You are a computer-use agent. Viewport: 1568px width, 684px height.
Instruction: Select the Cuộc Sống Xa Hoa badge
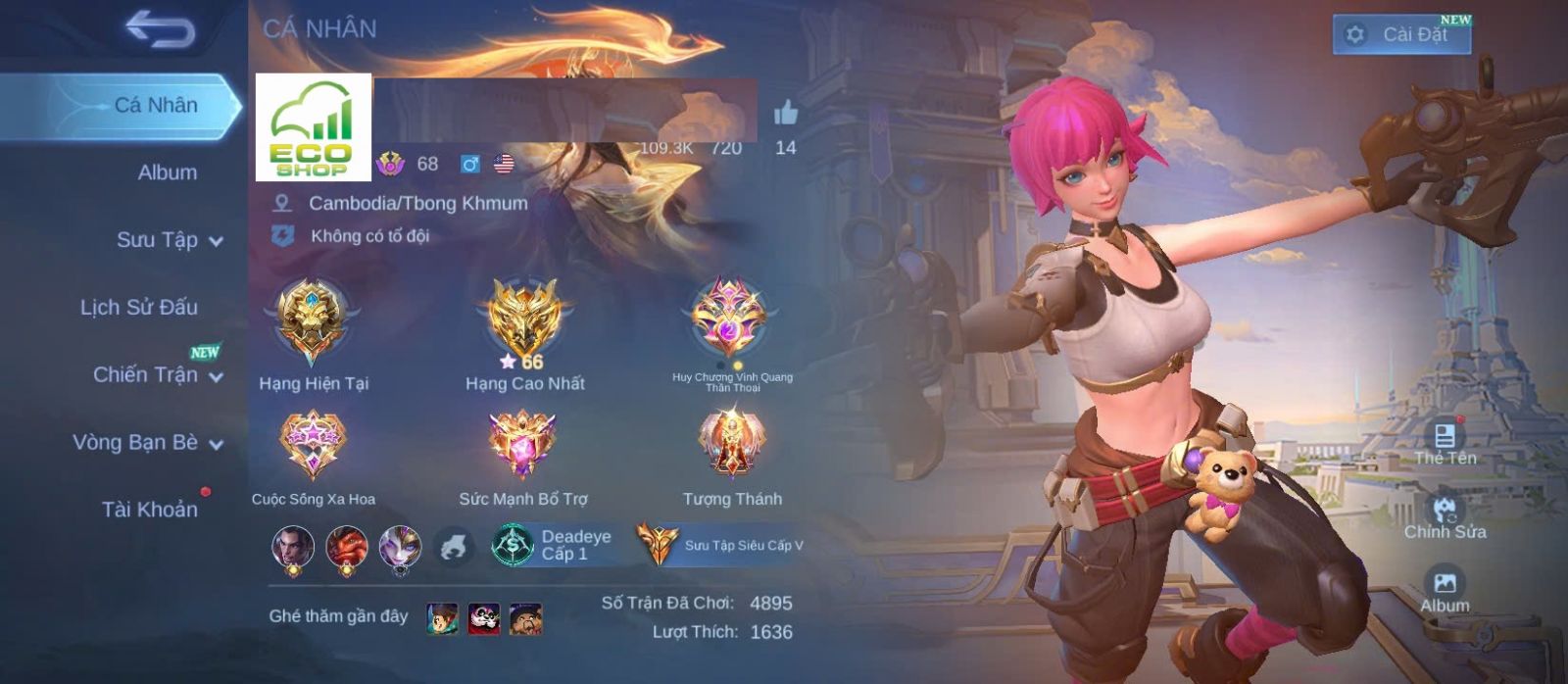click(313, 446)
